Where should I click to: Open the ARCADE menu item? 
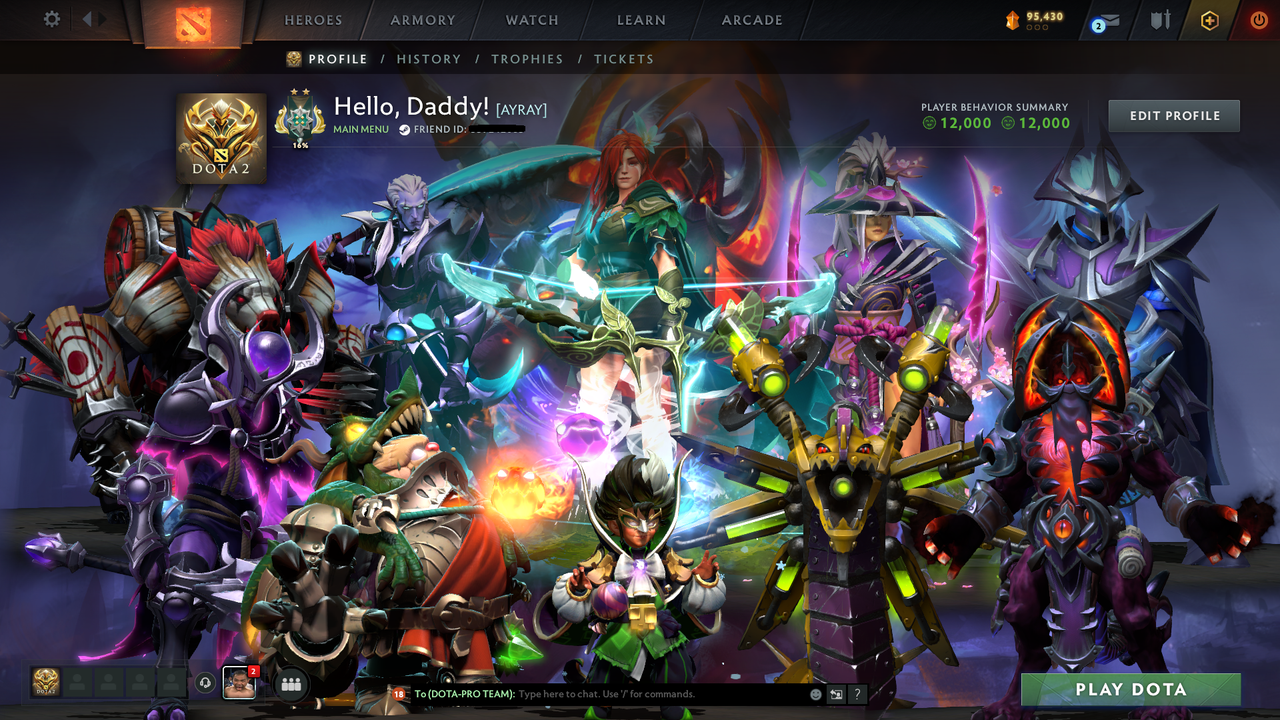(751, 19)
